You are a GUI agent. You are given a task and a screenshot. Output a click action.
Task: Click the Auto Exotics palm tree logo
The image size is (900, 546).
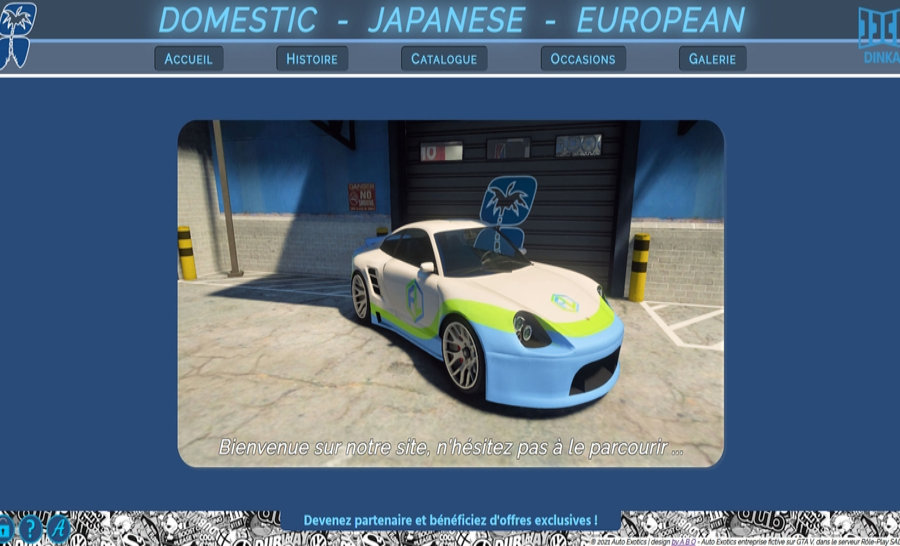17,33
